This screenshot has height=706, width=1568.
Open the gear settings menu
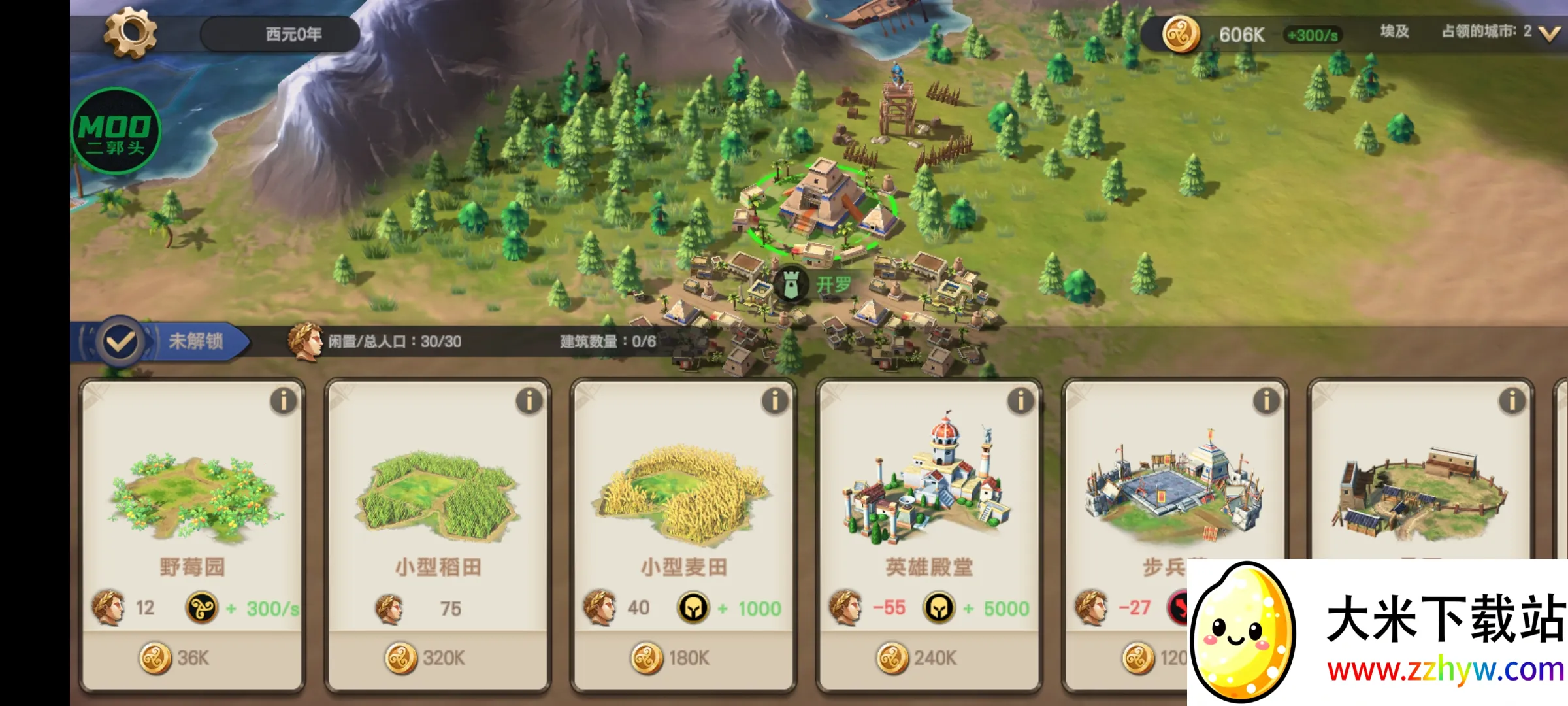click(x=130, y=33)
